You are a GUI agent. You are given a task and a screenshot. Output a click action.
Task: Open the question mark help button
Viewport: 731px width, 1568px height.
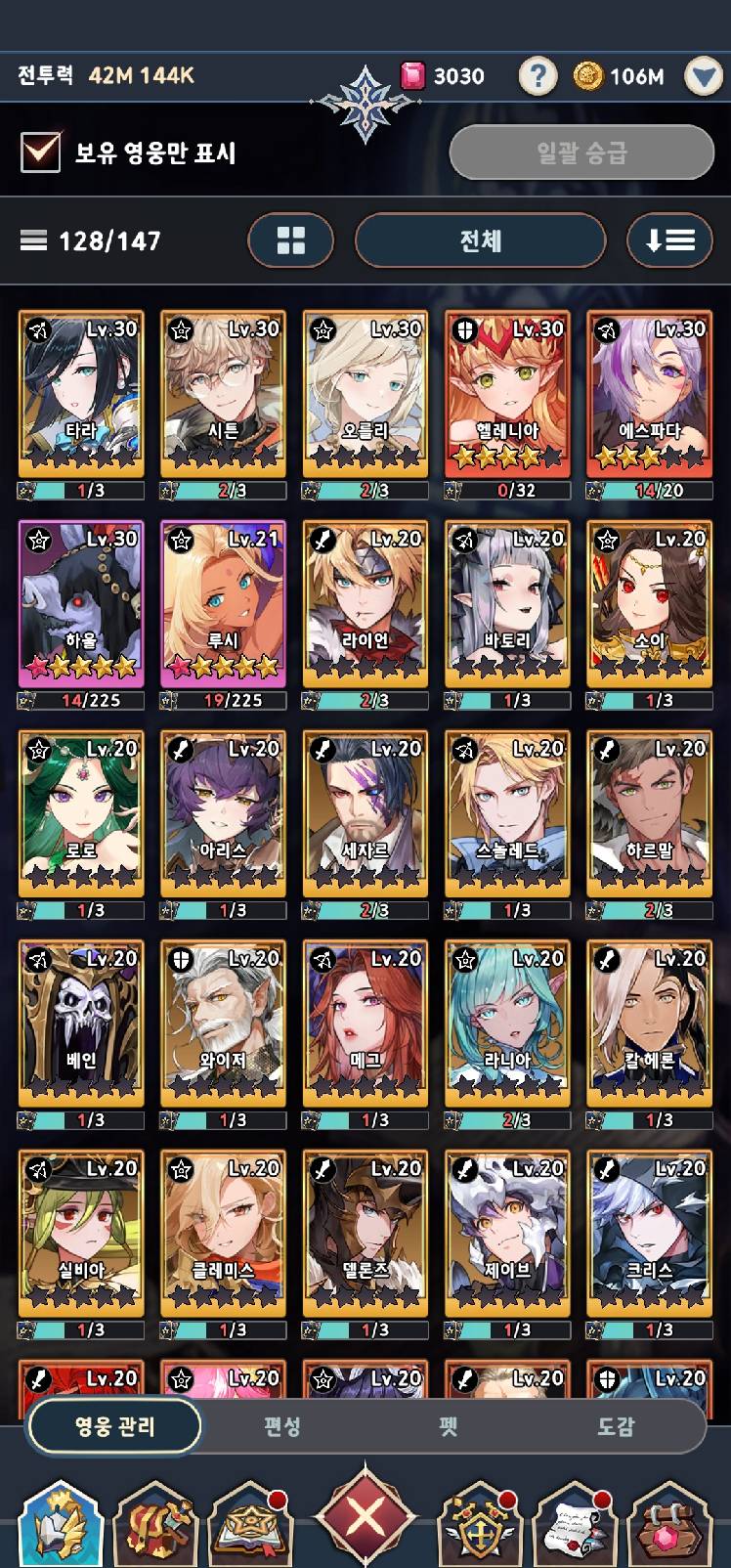coord(537,76)
